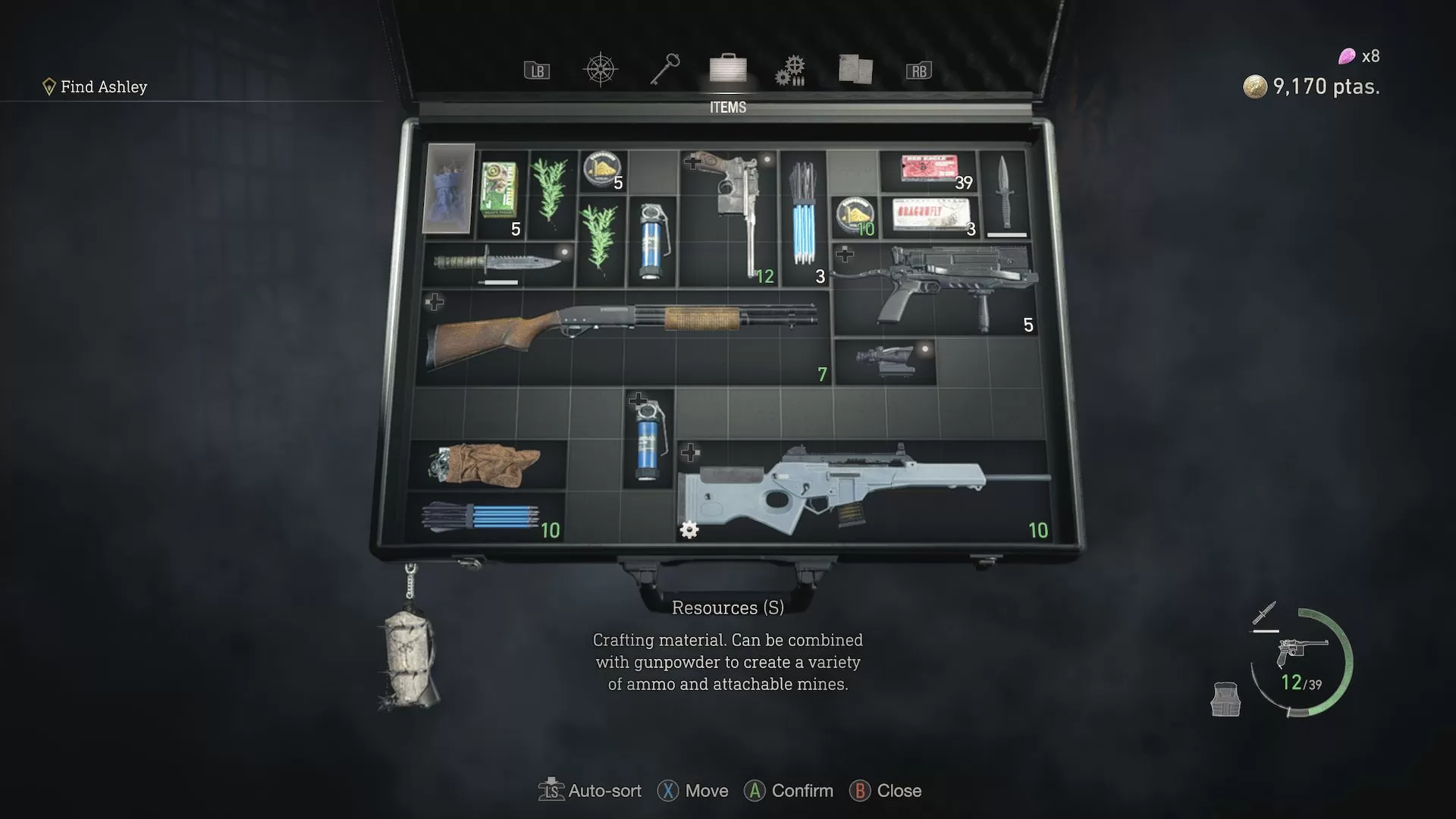Screen dimensions: 1456x819
Task: Click the LB tab-switch prompt icon
Action: coord(535,70)
